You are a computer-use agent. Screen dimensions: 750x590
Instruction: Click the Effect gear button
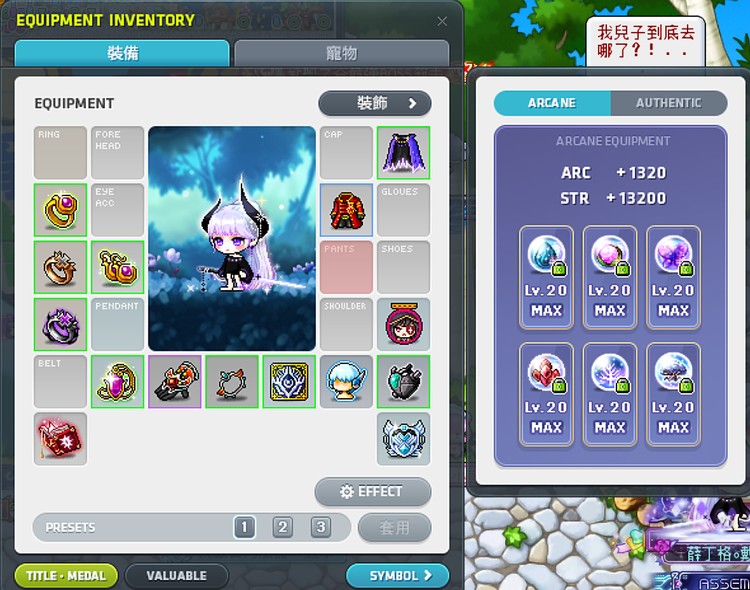point(373,492)
